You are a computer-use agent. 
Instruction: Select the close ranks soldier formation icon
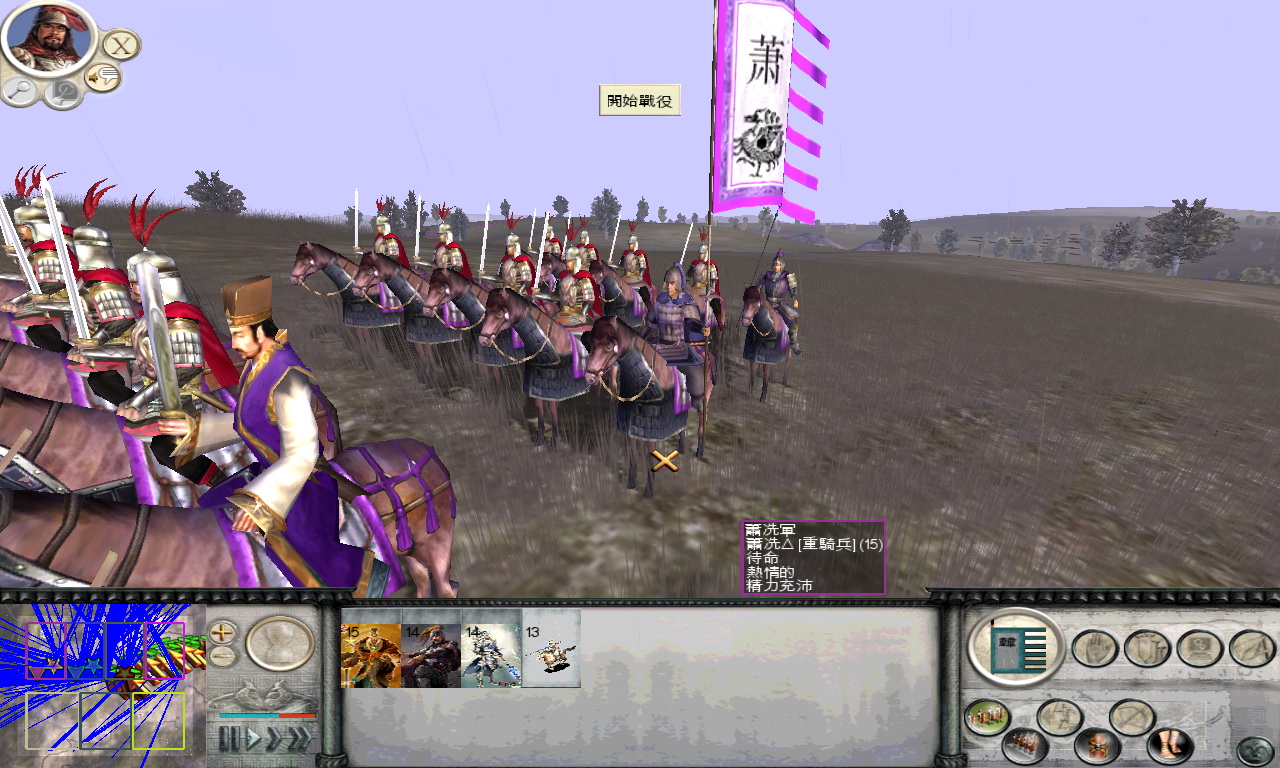coord(1025,746)
